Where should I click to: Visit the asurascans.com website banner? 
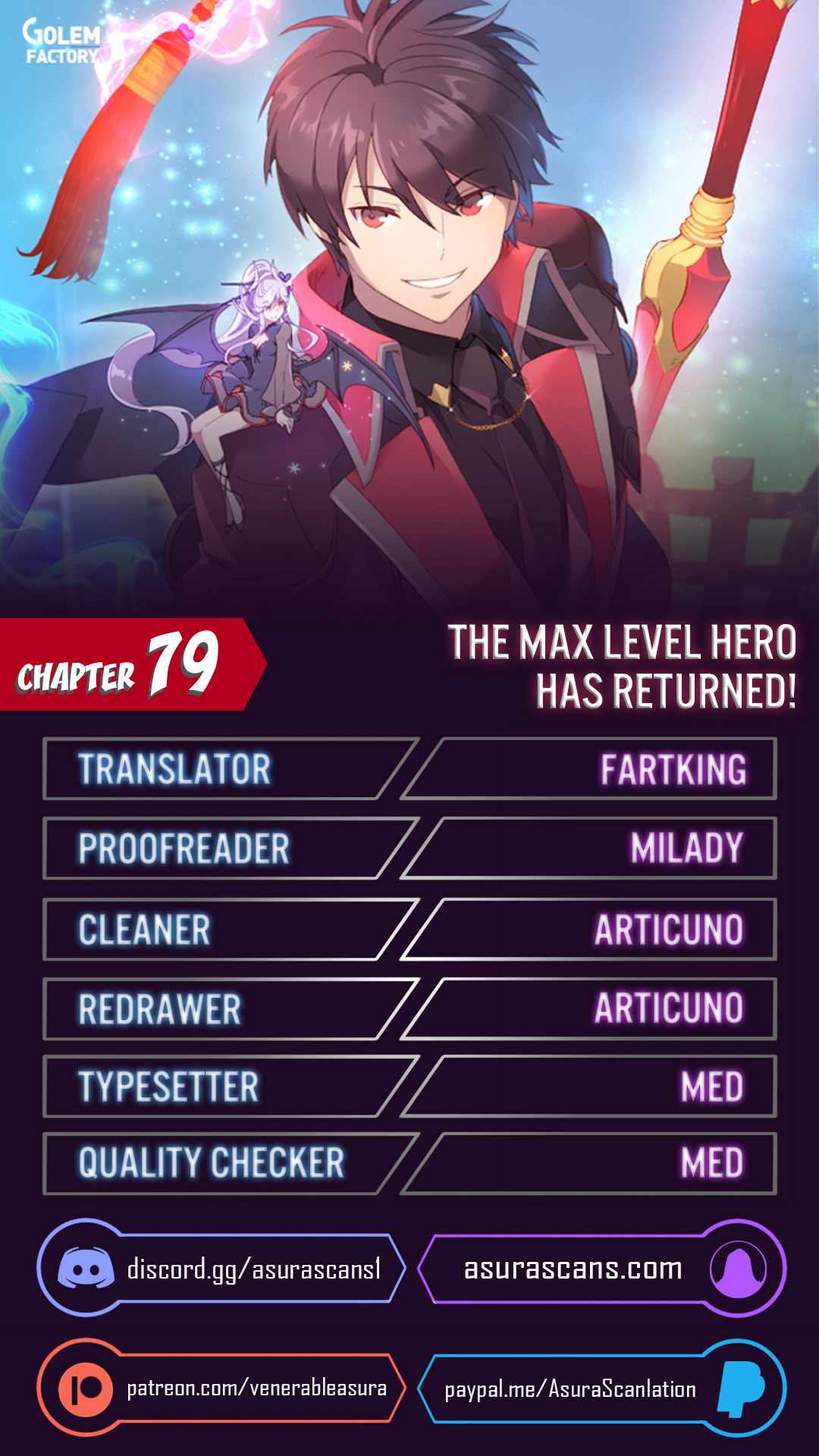[x=601, y=1268]
